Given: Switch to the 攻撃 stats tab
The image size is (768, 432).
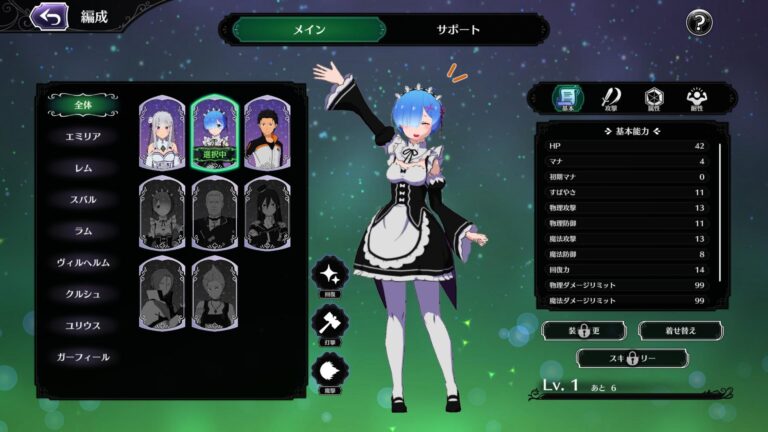Looking at the screenshot, I should [x=611, y=97].
